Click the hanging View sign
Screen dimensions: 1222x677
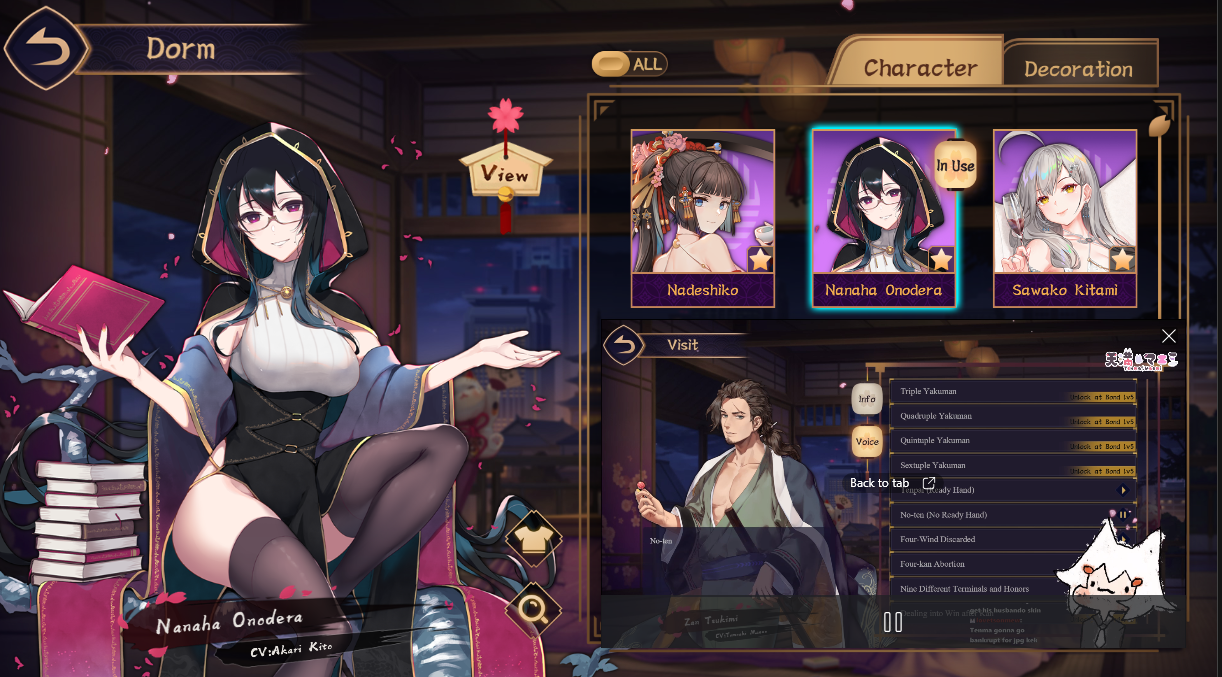505,173
